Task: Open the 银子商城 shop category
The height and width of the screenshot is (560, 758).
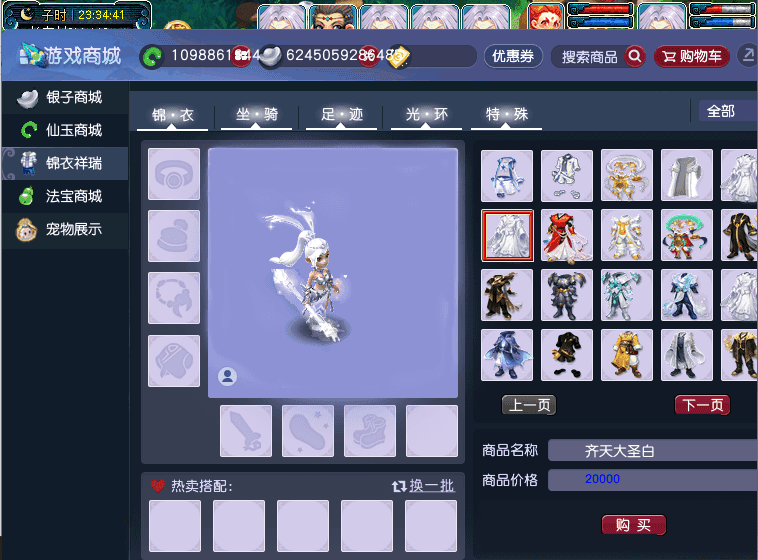Action: click(65, 98)
